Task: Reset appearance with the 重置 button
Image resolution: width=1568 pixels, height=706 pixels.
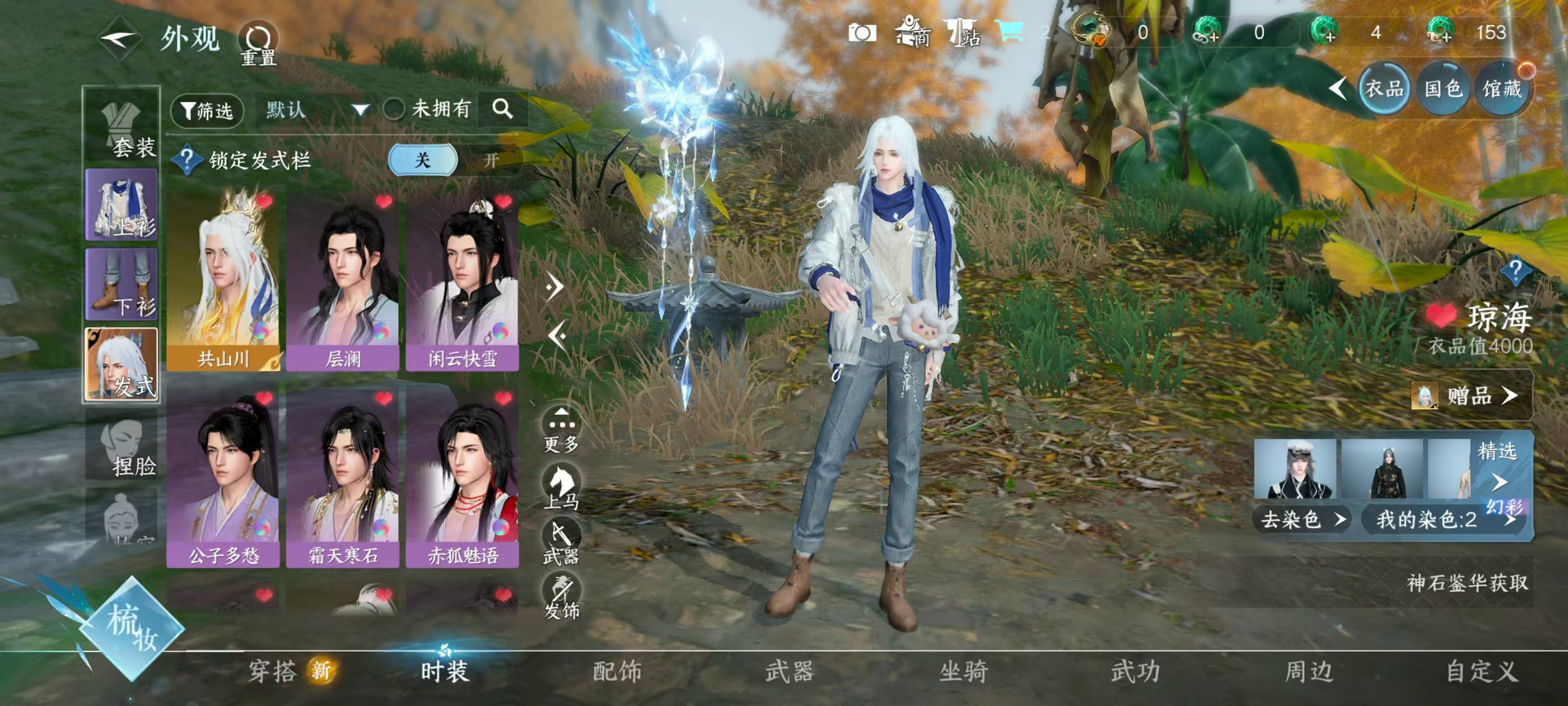Action: (x=258, y=44)
